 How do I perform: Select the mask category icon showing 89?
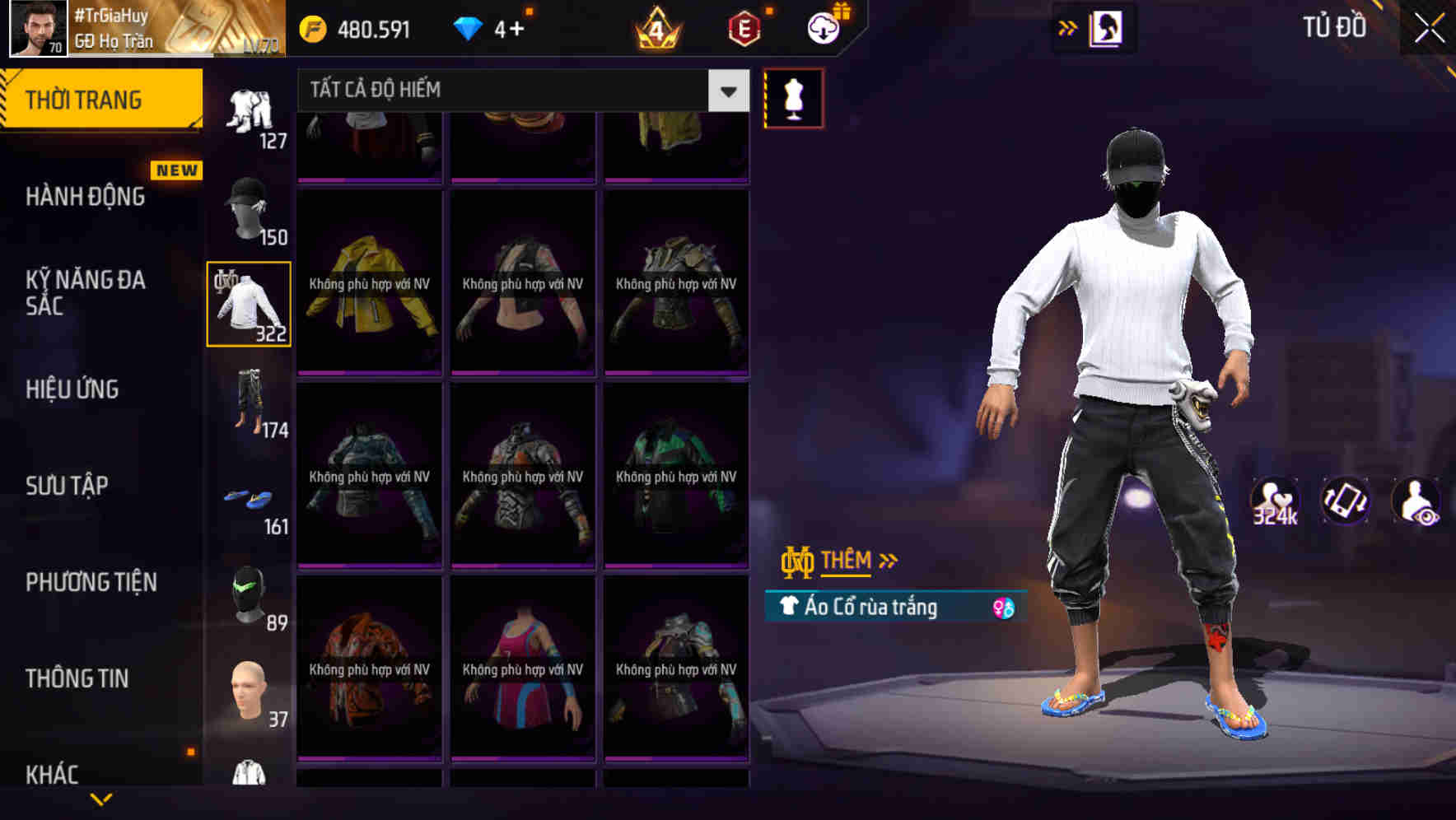pos(250,594)
